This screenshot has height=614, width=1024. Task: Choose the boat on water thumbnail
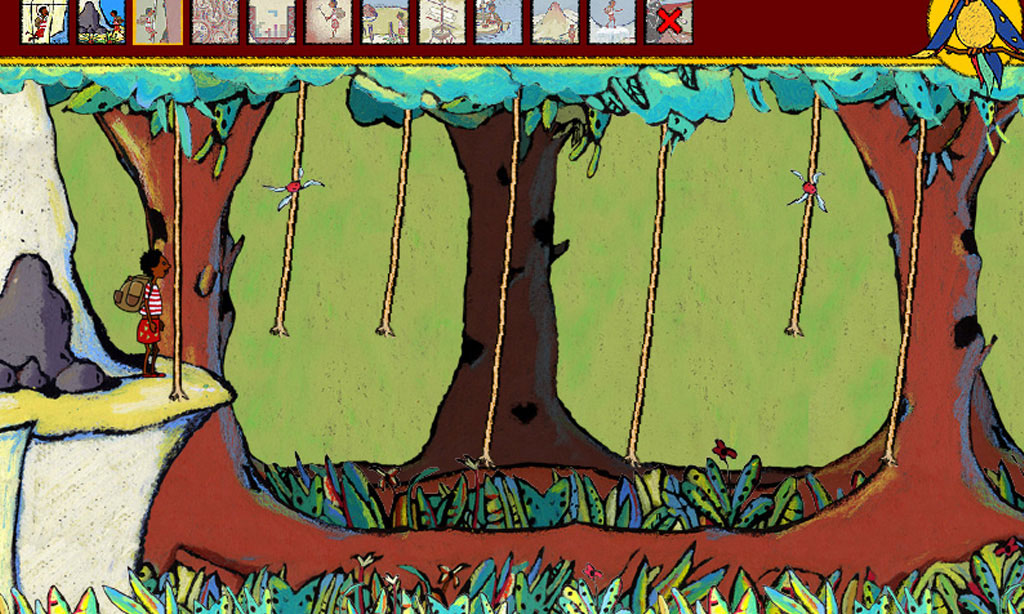point(499,21)
